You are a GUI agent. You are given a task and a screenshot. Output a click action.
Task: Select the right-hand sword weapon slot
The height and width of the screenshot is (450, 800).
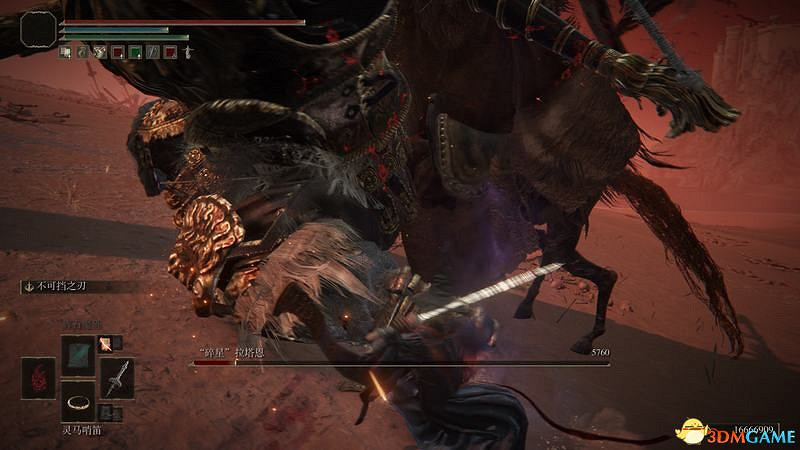[x=115, y=376]
